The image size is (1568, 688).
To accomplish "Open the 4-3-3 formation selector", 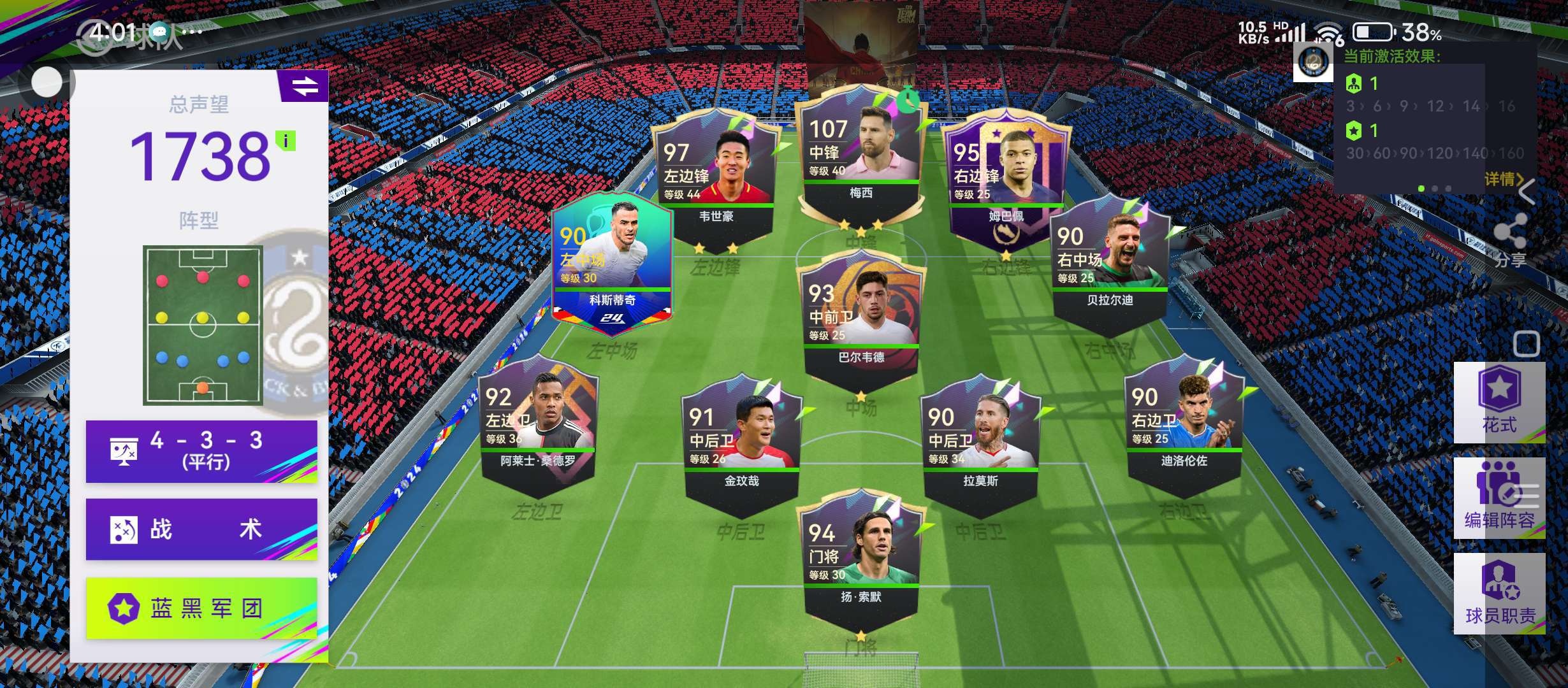I will pos(201,451).
